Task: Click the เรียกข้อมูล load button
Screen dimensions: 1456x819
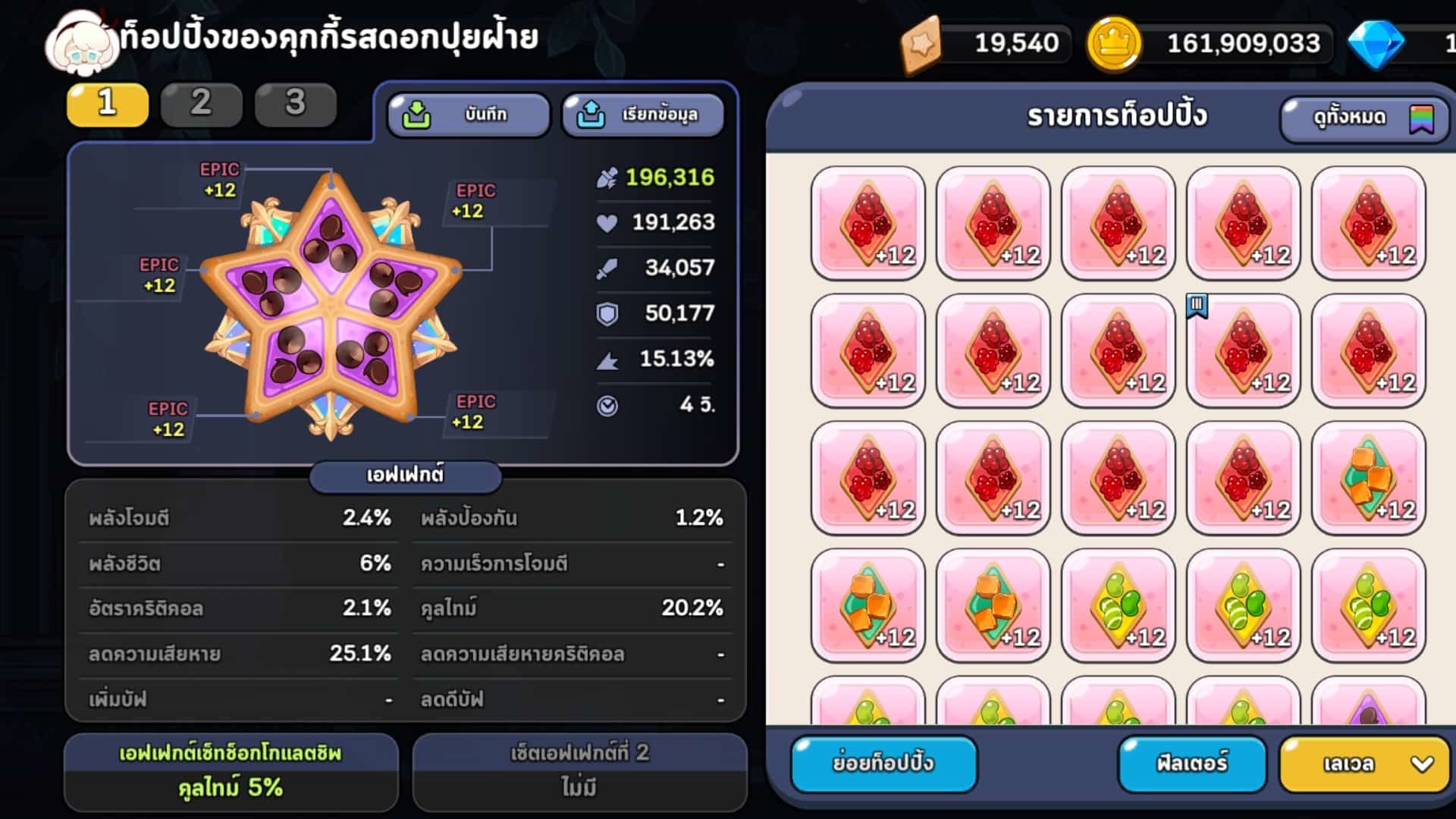Action: pyautogui.click(x=642, y=115)
